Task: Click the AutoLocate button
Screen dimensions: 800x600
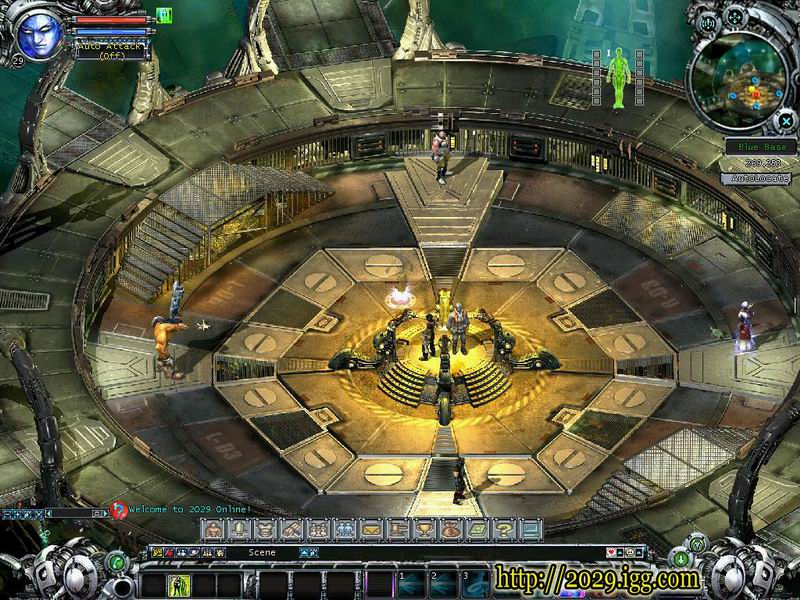Action: [755, 178]
